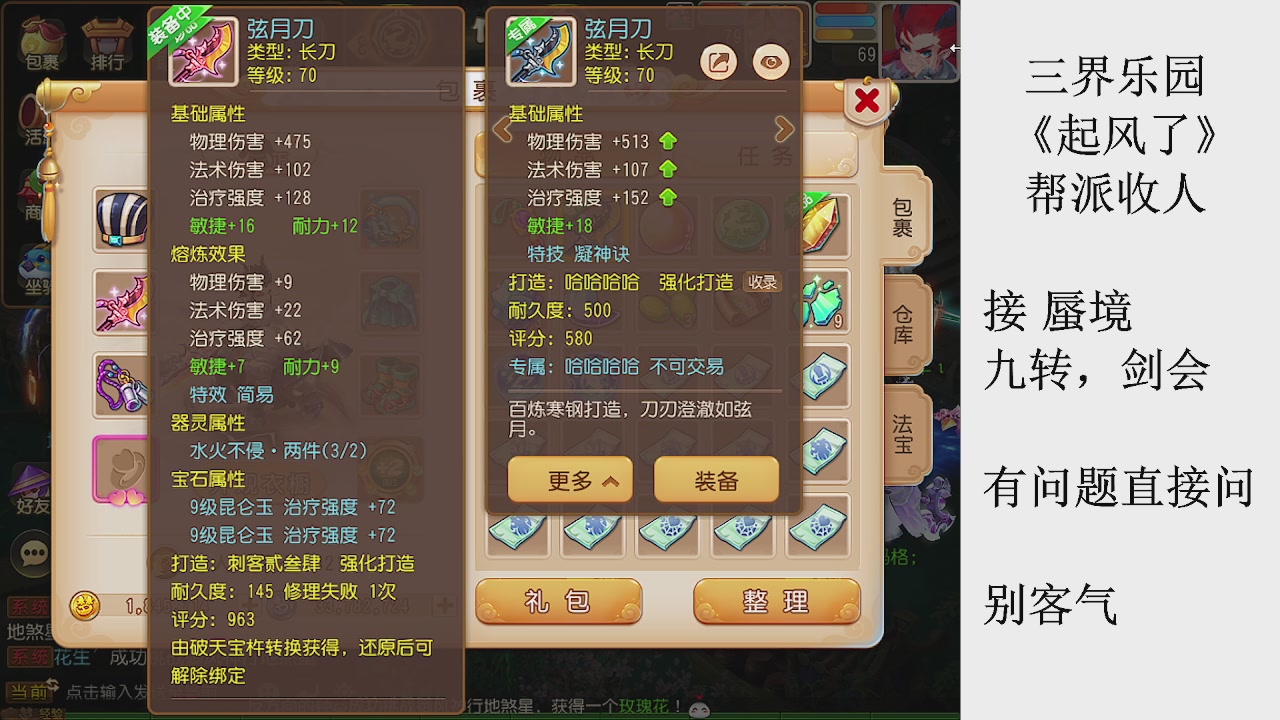The image size is (1280, 720).
Task: Click the chat bubble message icon
Action: point(33,550)
